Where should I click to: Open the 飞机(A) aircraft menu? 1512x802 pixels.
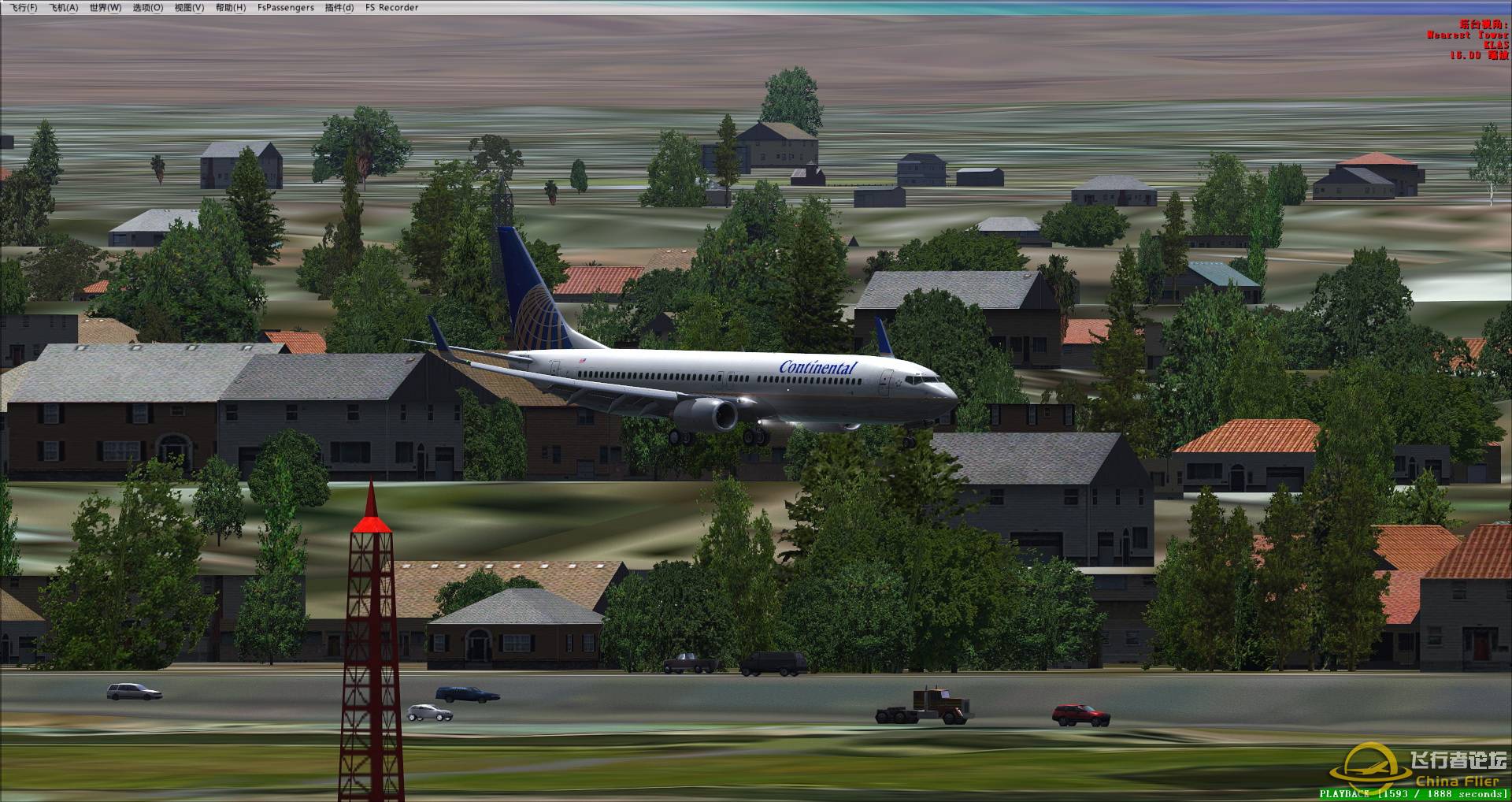click(x=64, y=8)
